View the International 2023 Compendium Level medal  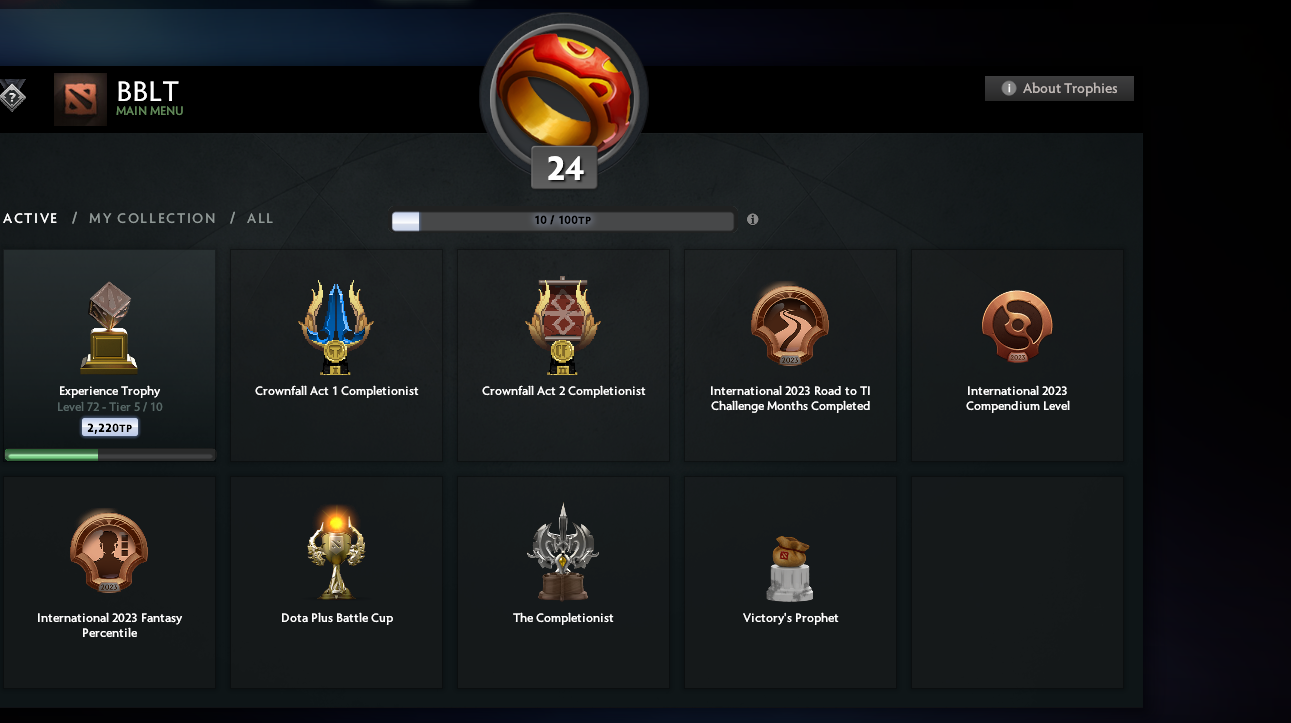1017,325
